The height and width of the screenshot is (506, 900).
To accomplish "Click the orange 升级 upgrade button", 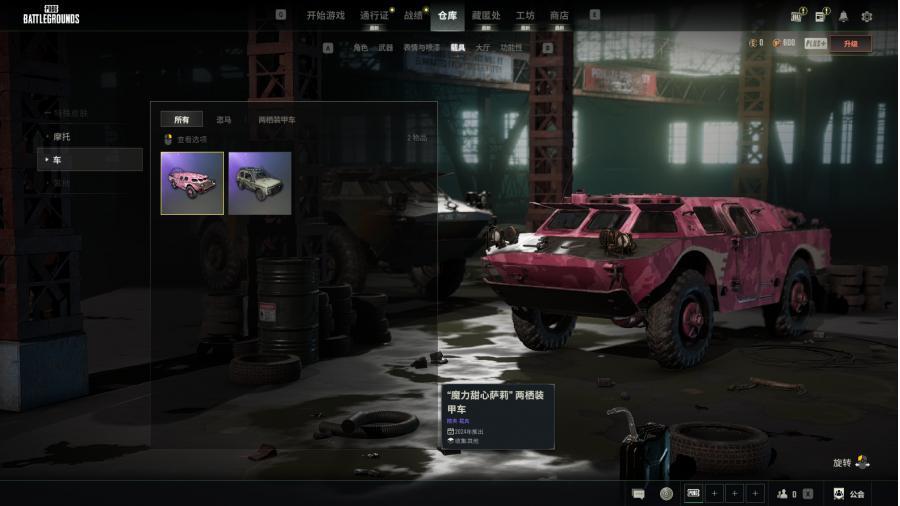I will (850, 44).
